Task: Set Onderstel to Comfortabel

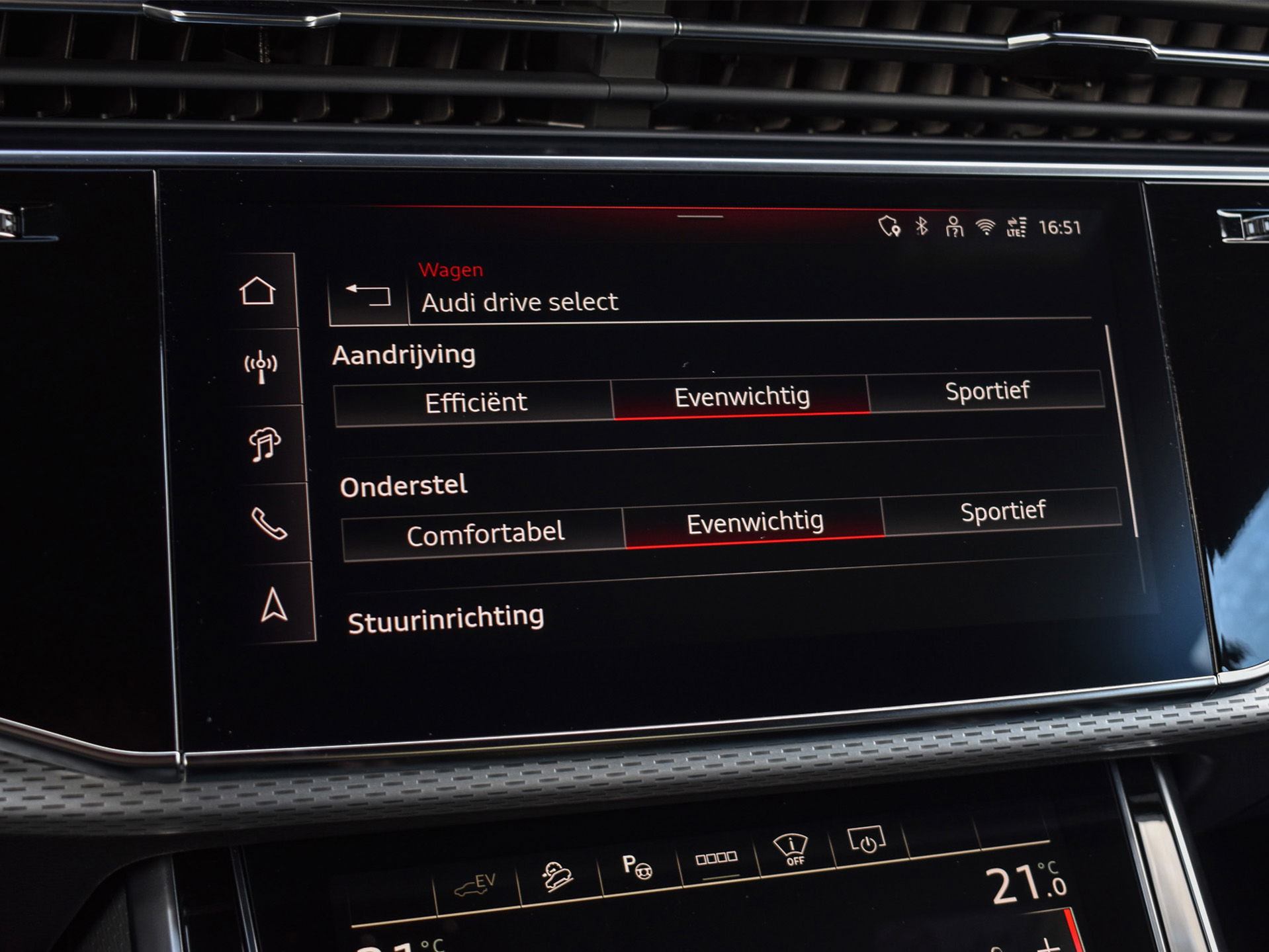Action: pos(484,534)
